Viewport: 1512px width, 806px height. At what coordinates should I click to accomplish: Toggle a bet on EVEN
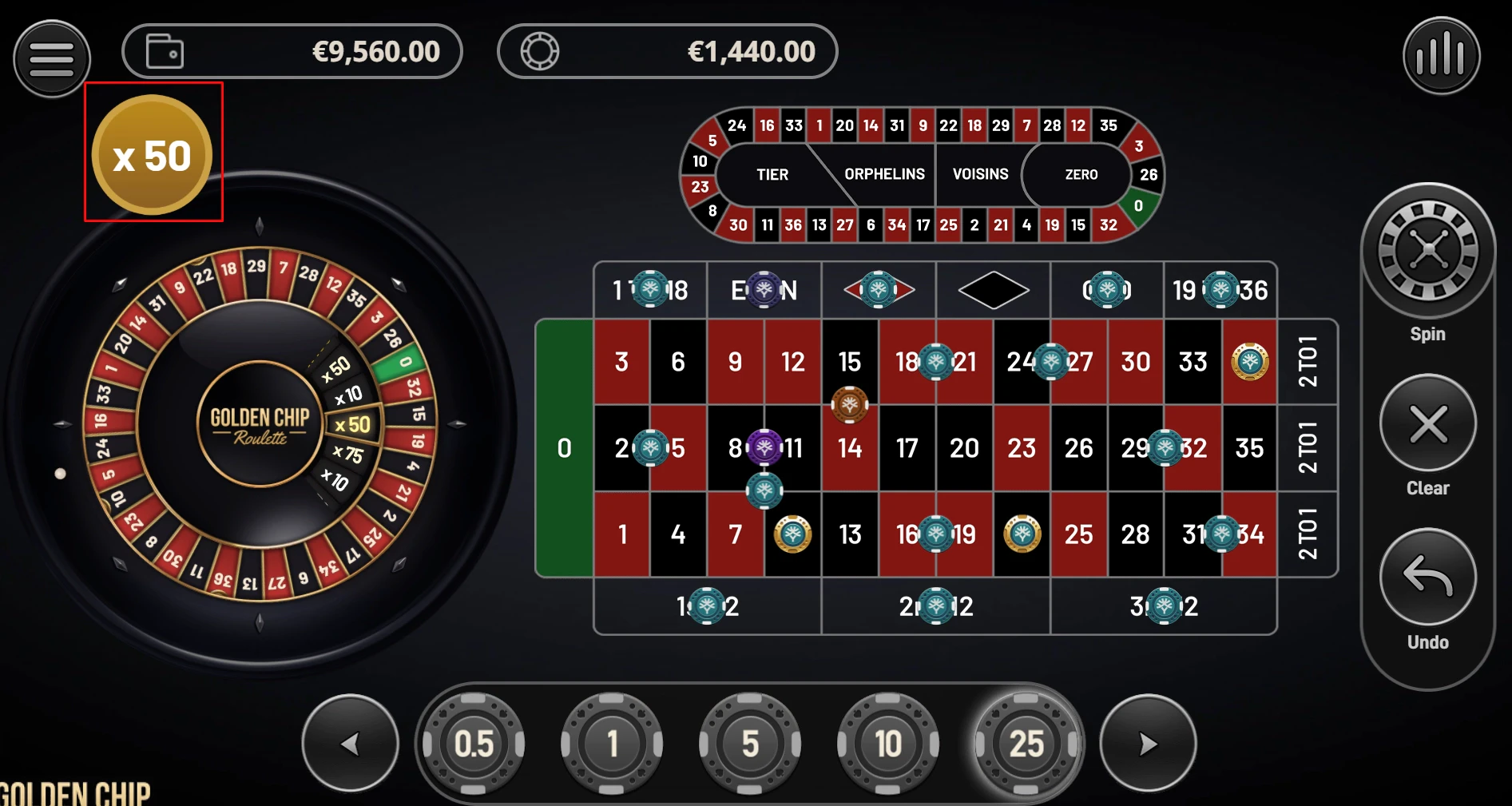pyautogui.click(x=764, y=290)
